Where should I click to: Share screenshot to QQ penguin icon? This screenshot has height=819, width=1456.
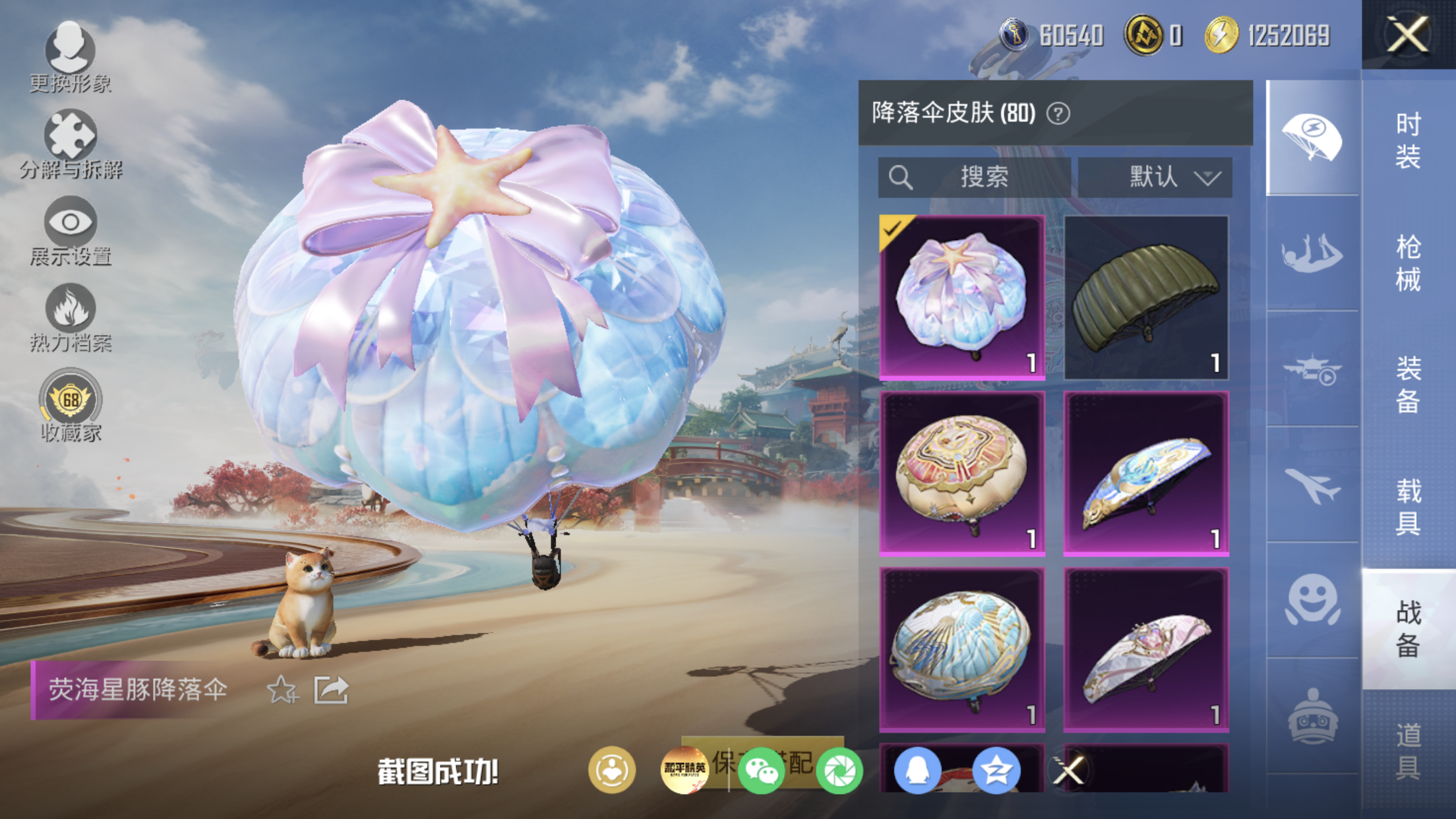point(917,770)
